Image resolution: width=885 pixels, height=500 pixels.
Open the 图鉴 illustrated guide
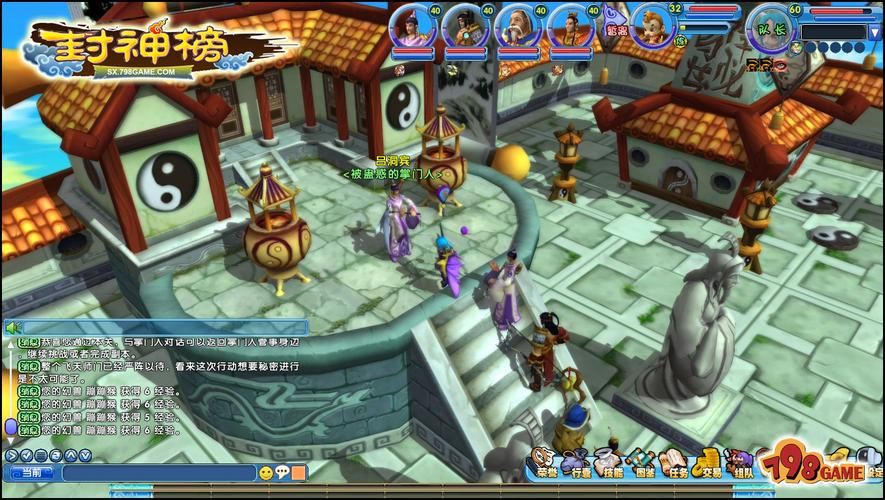pyautogui.click(x=644, y=461)
